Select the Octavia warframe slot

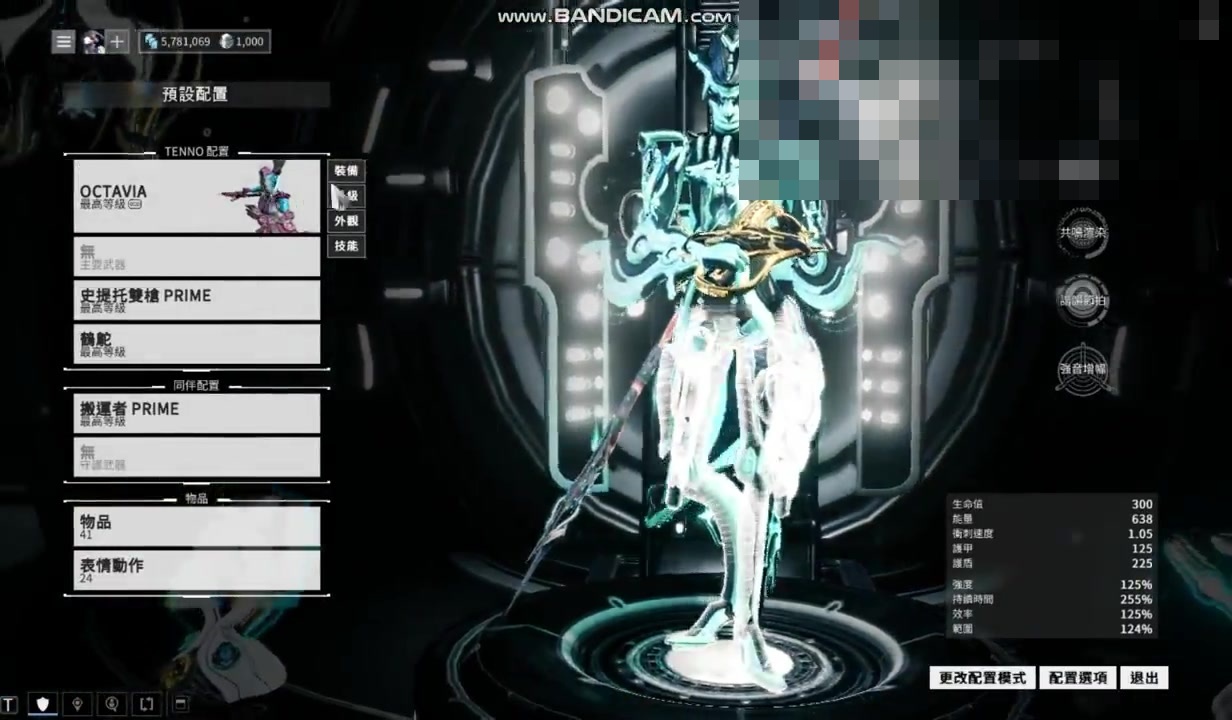pos(196,196)
